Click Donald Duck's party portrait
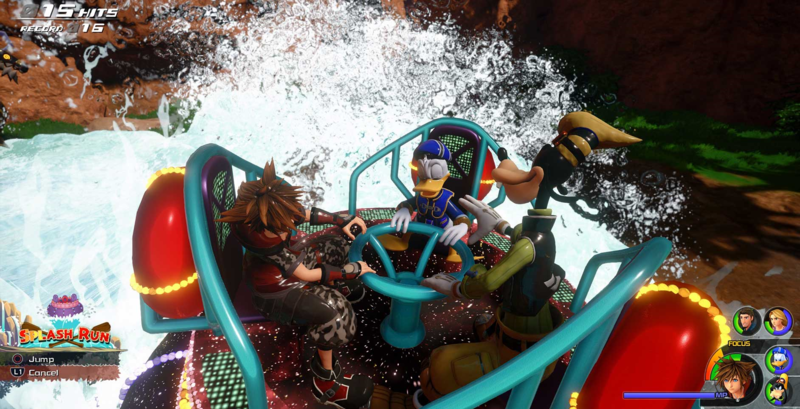The height and width of the screenshot is (409, 800). pyautogui.click(x=777, y=360)
